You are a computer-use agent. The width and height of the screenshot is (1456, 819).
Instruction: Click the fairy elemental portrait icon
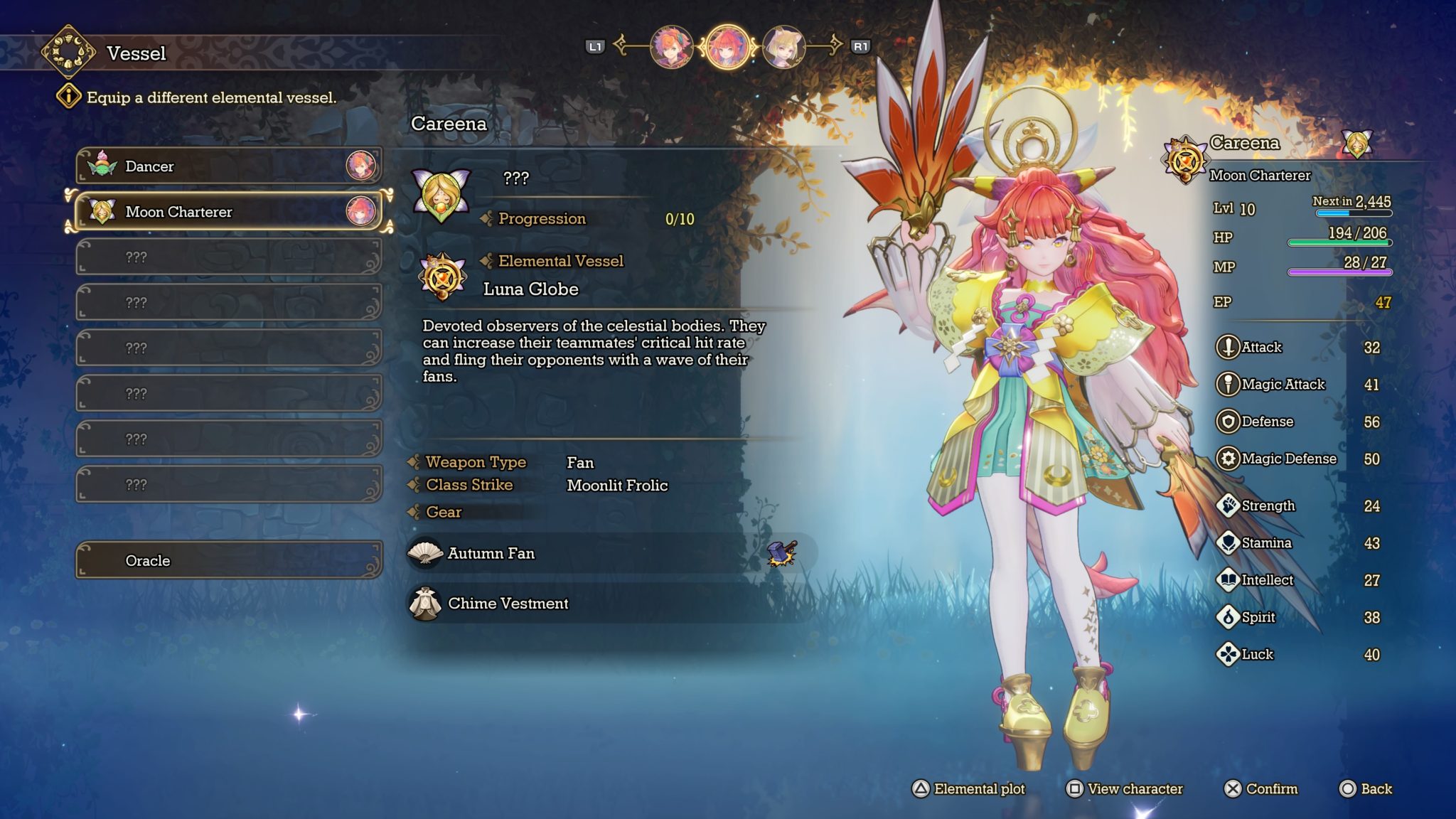click(x=441, y=194)
